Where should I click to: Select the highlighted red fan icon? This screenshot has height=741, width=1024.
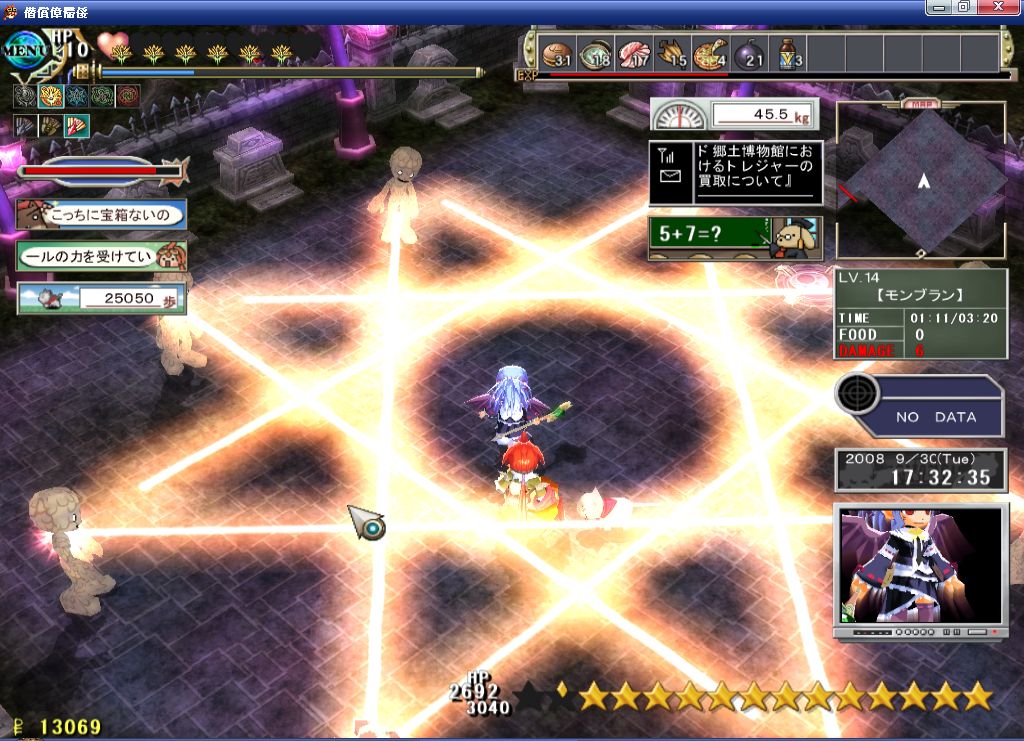coord(77,126)
